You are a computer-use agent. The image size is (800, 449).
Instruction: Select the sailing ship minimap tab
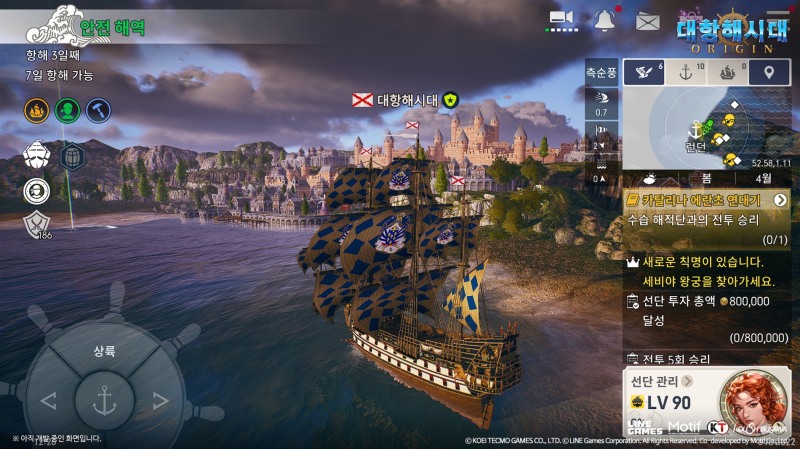click(x=728, y=72)
